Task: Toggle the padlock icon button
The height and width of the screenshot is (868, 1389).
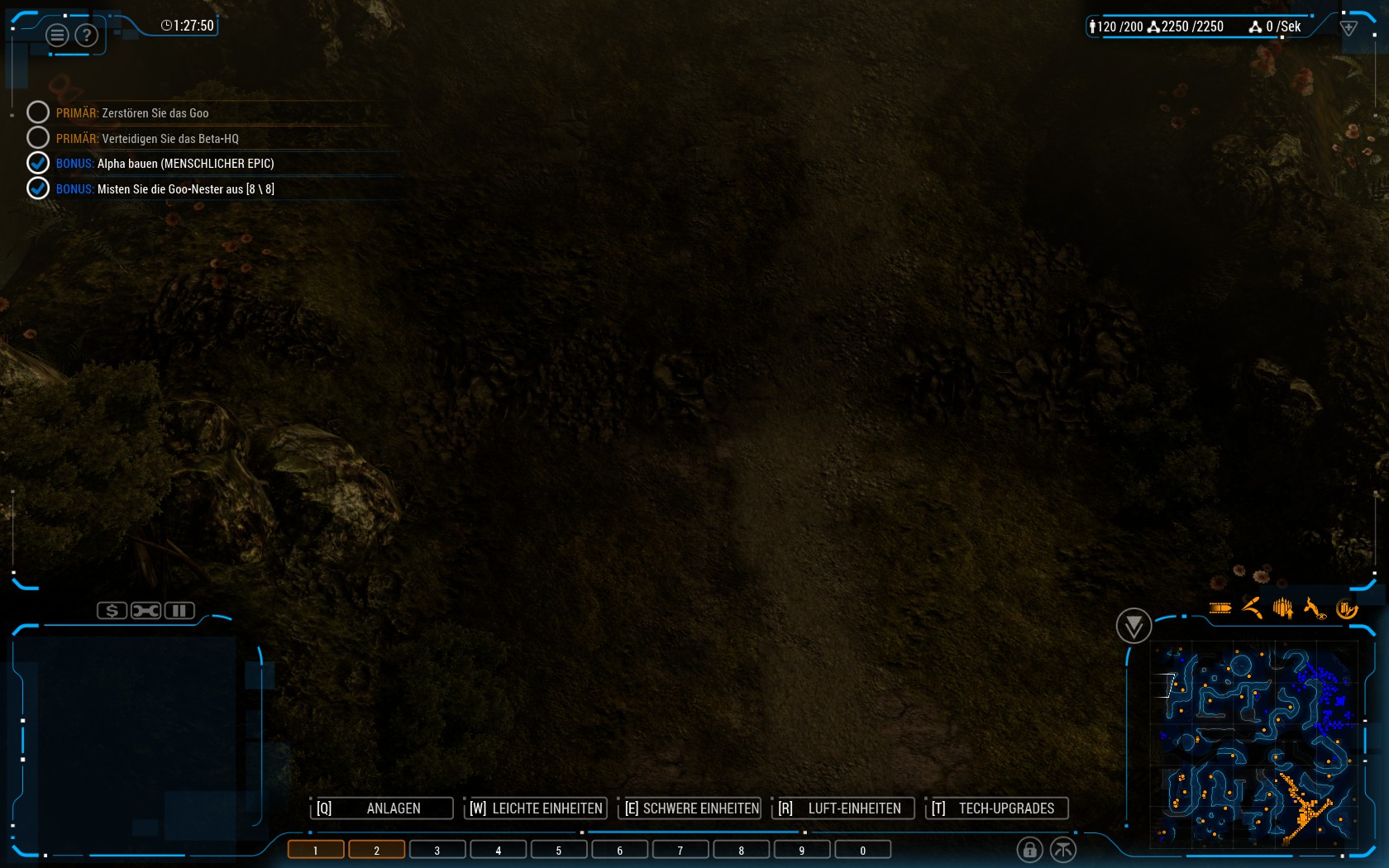Action: point(1029,849)
